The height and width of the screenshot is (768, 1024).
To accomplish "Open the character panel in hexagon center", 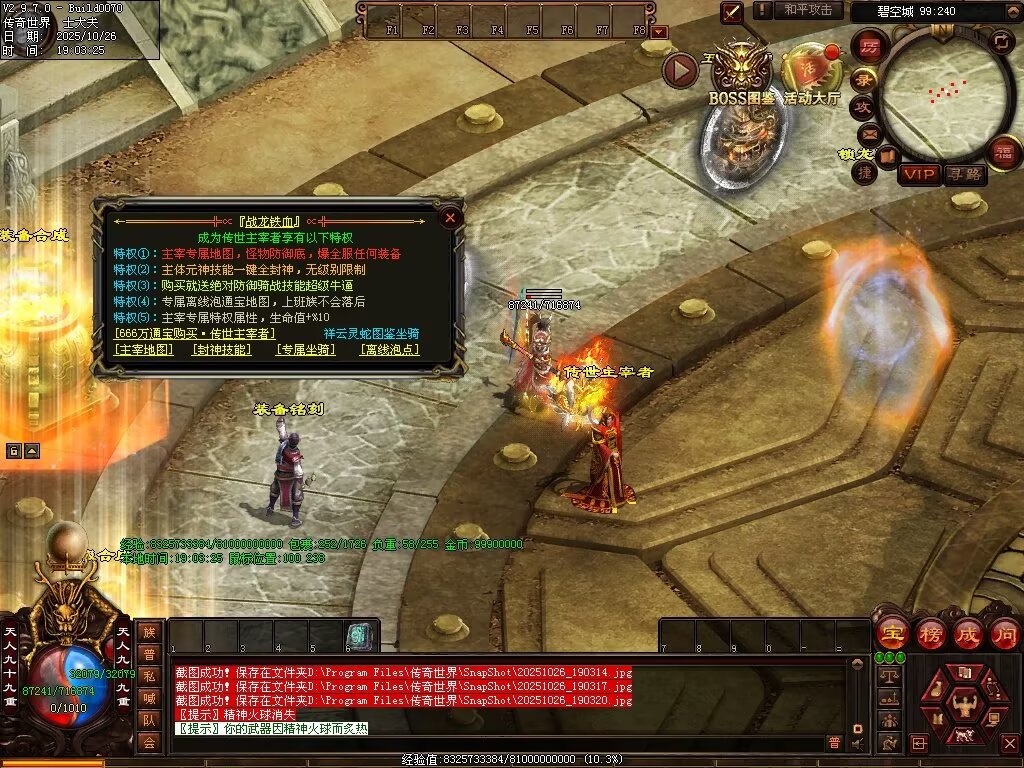I will (x=963, y=700).
